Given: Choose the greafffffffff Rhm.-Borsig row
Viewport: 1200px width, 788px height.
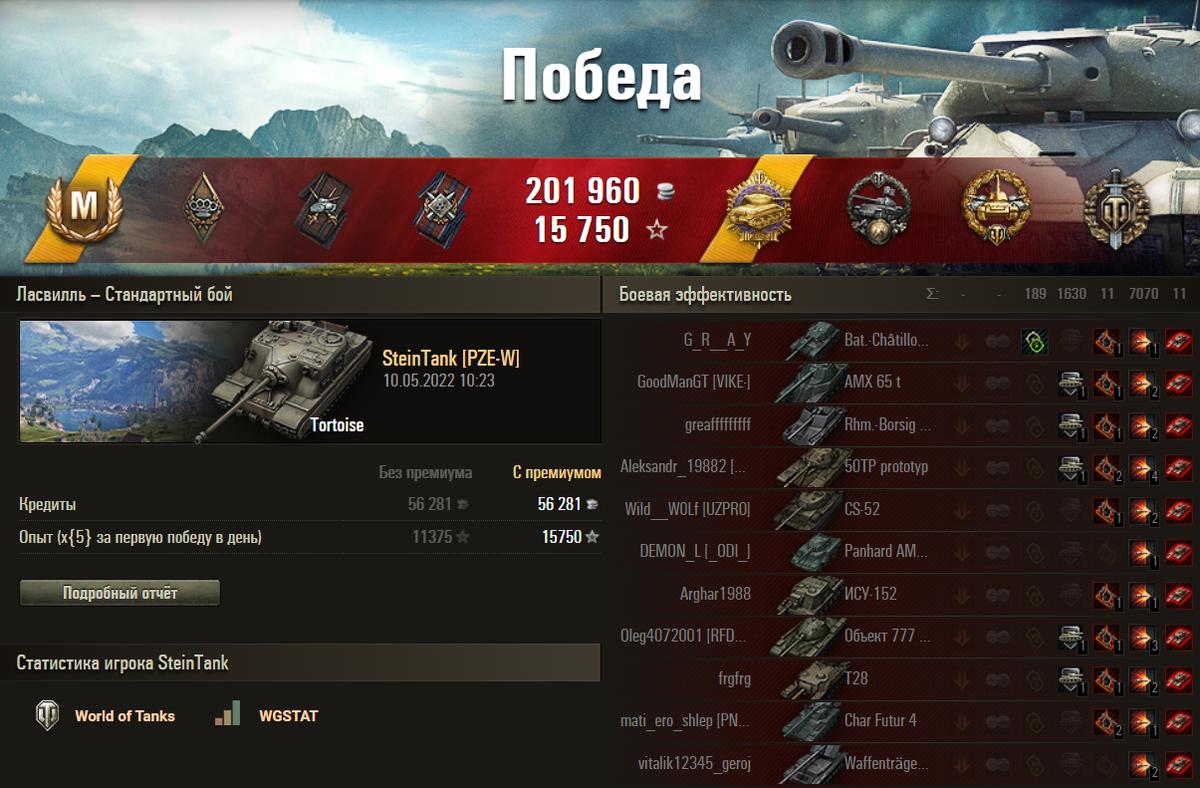Looking at the screenshot, I should tap(717, 424).
